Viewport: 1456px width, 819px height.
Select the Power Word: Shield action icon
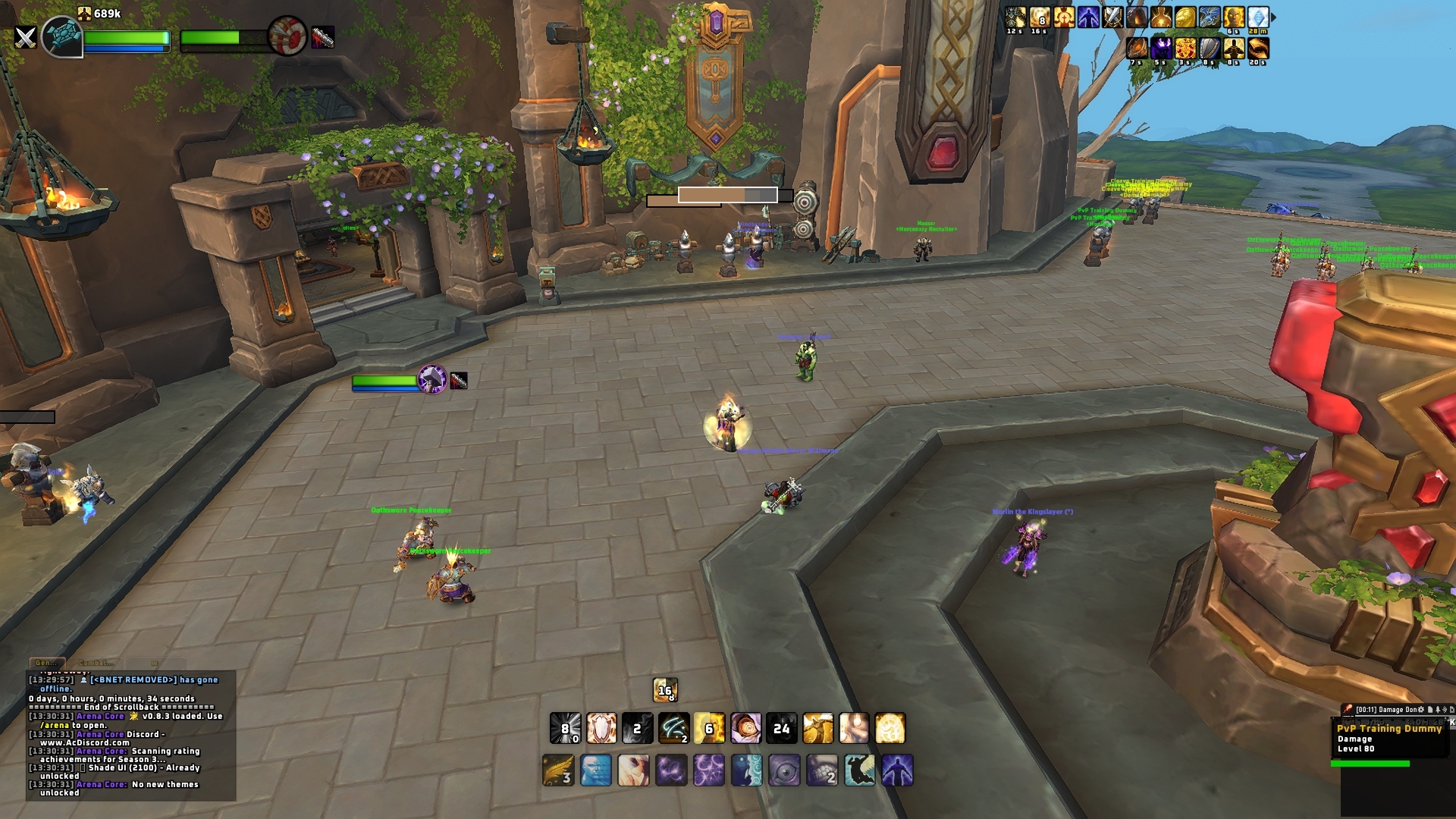[x=601, y=730]
